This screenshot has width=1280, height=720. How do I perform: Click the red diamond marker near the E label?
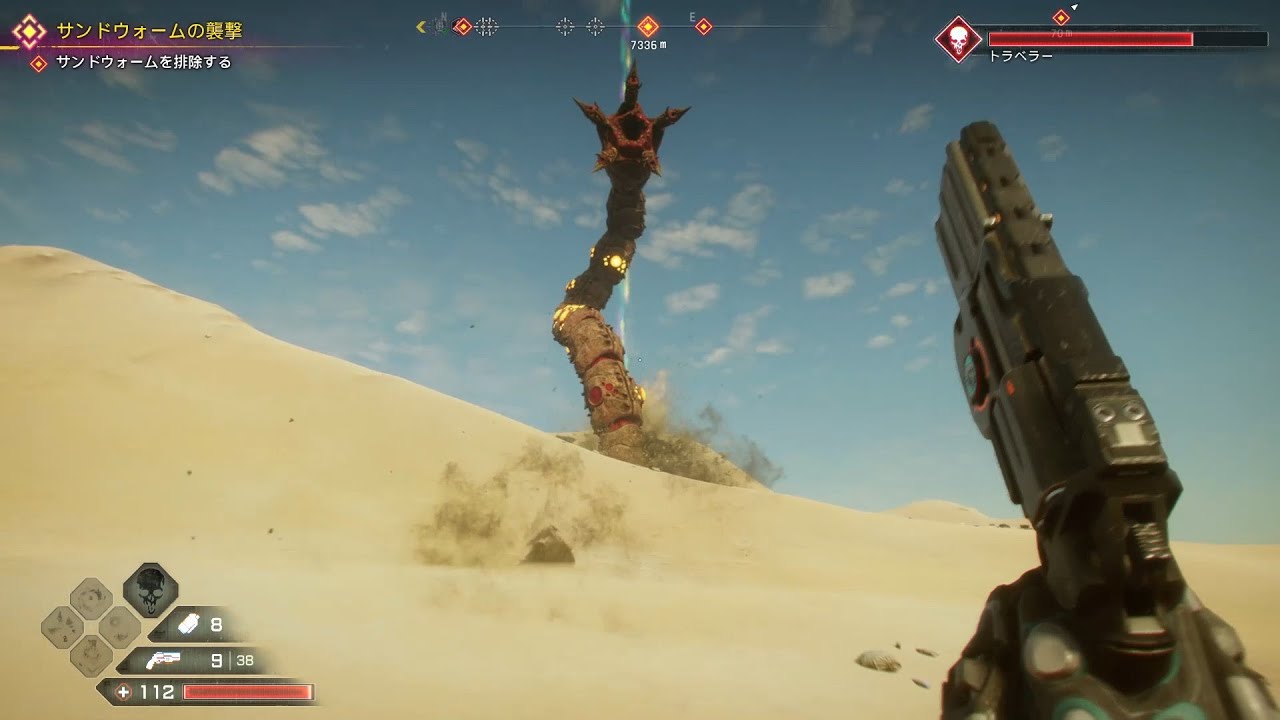tap(704, 26)
